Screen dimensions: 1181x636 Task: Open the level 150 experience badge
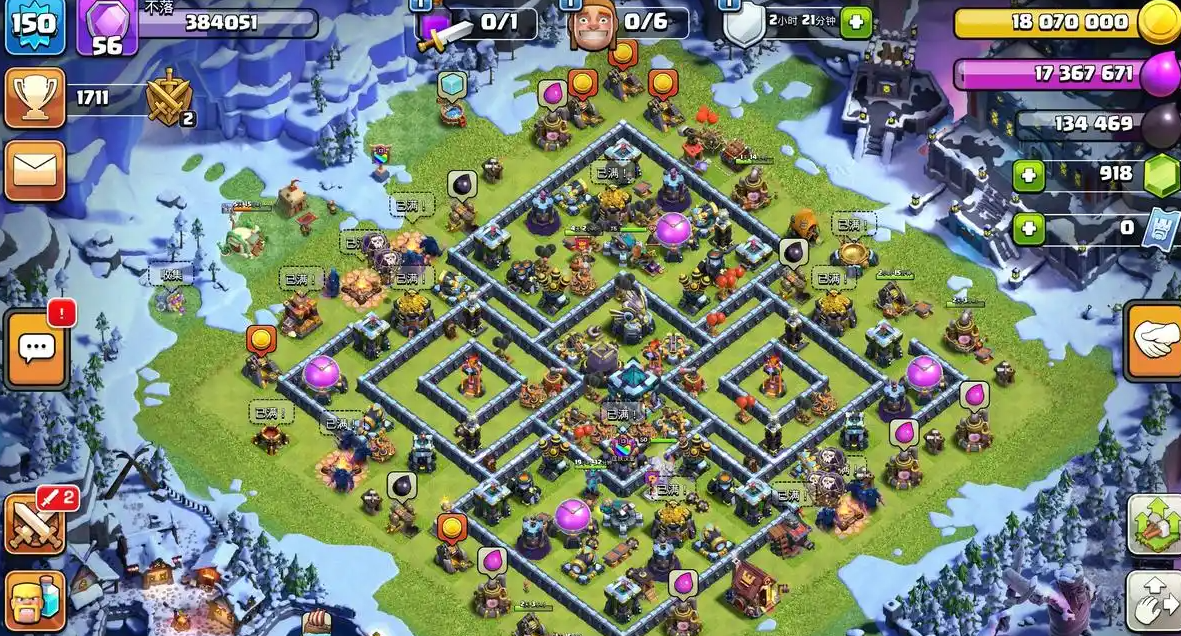[34, 25]
